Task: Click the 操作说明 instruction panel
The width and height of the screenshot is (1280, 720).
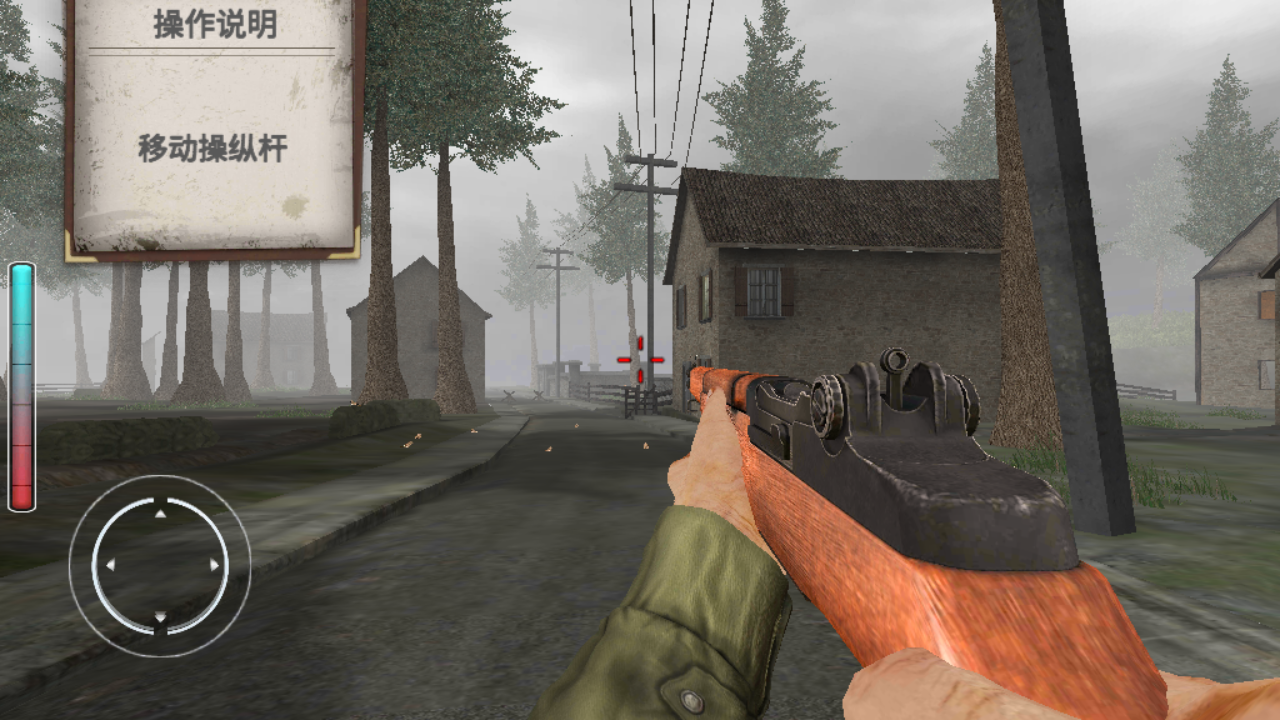Action: 213,125
